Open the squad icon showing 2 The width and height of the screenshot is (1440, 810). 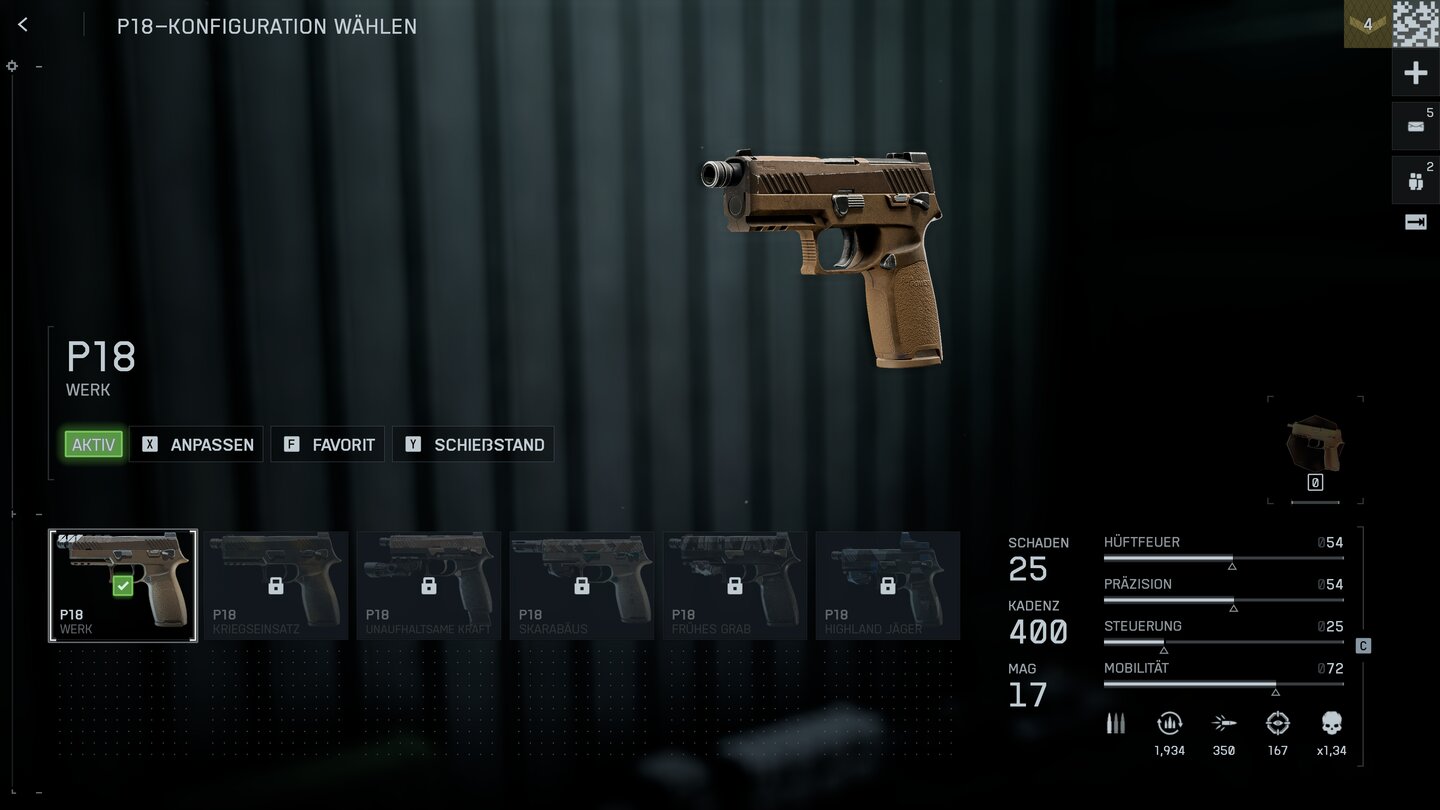[x=1415, y=180]
